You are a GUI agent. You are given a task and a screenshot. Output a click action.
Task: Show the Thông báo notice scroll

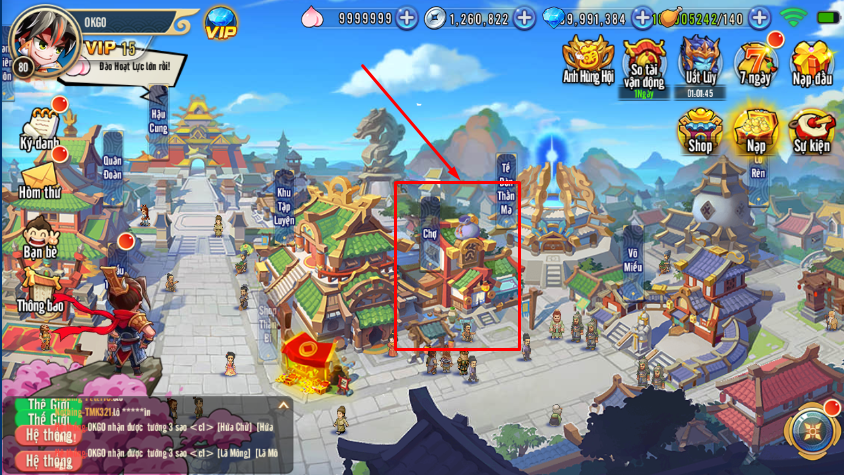click(x=41, y=290)
